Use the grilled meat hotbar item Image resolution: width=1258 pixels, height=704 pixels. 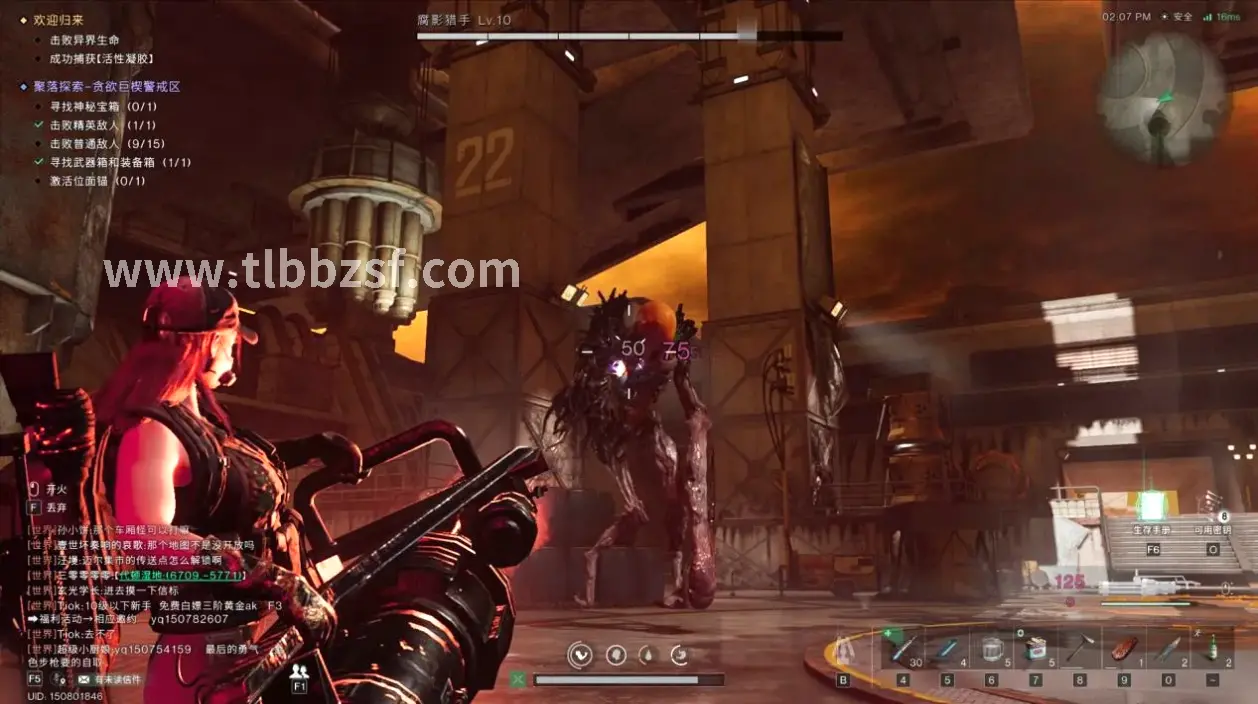click(x=1122, y=649)
